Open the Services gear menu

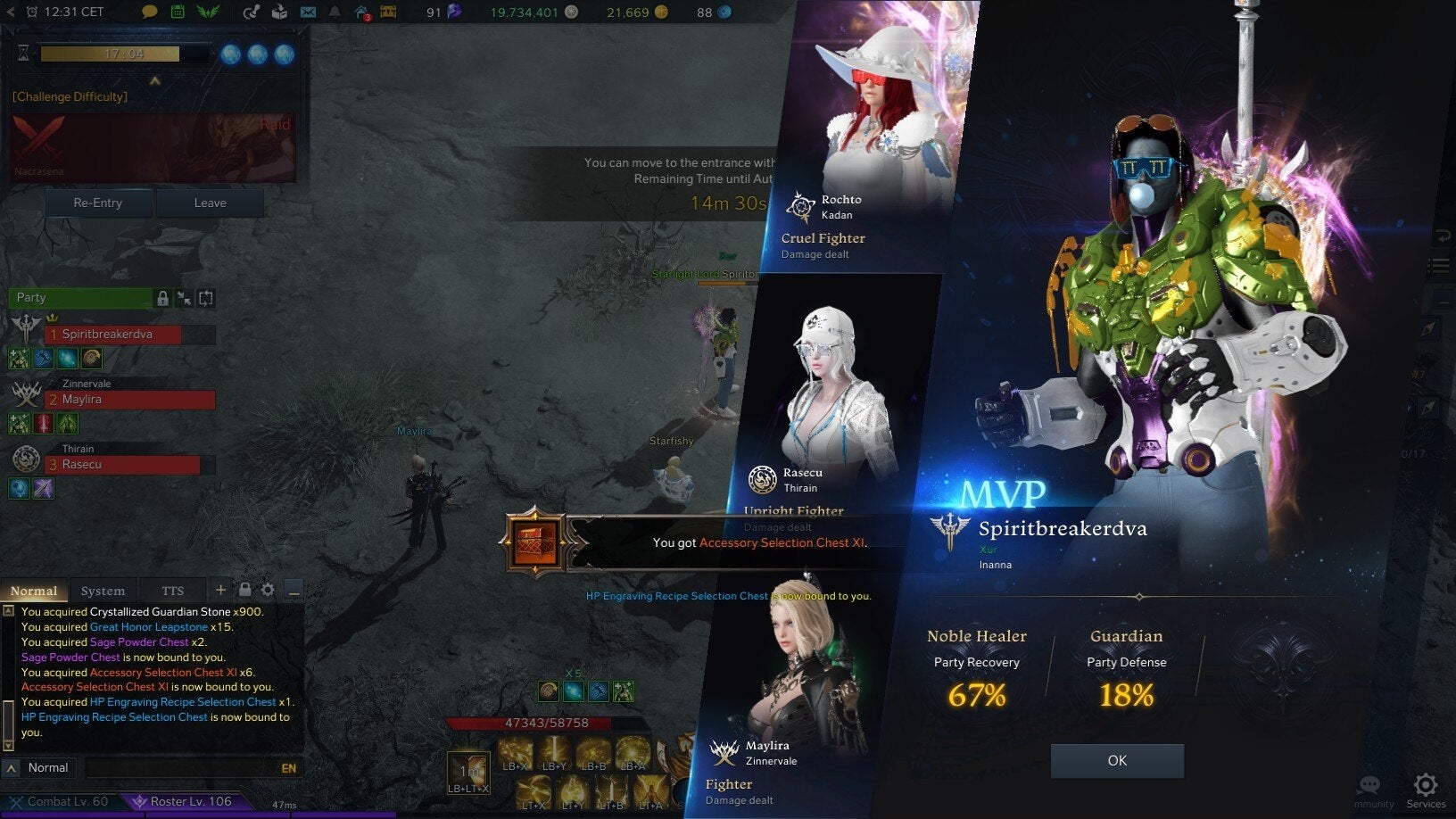[1426, 787]
